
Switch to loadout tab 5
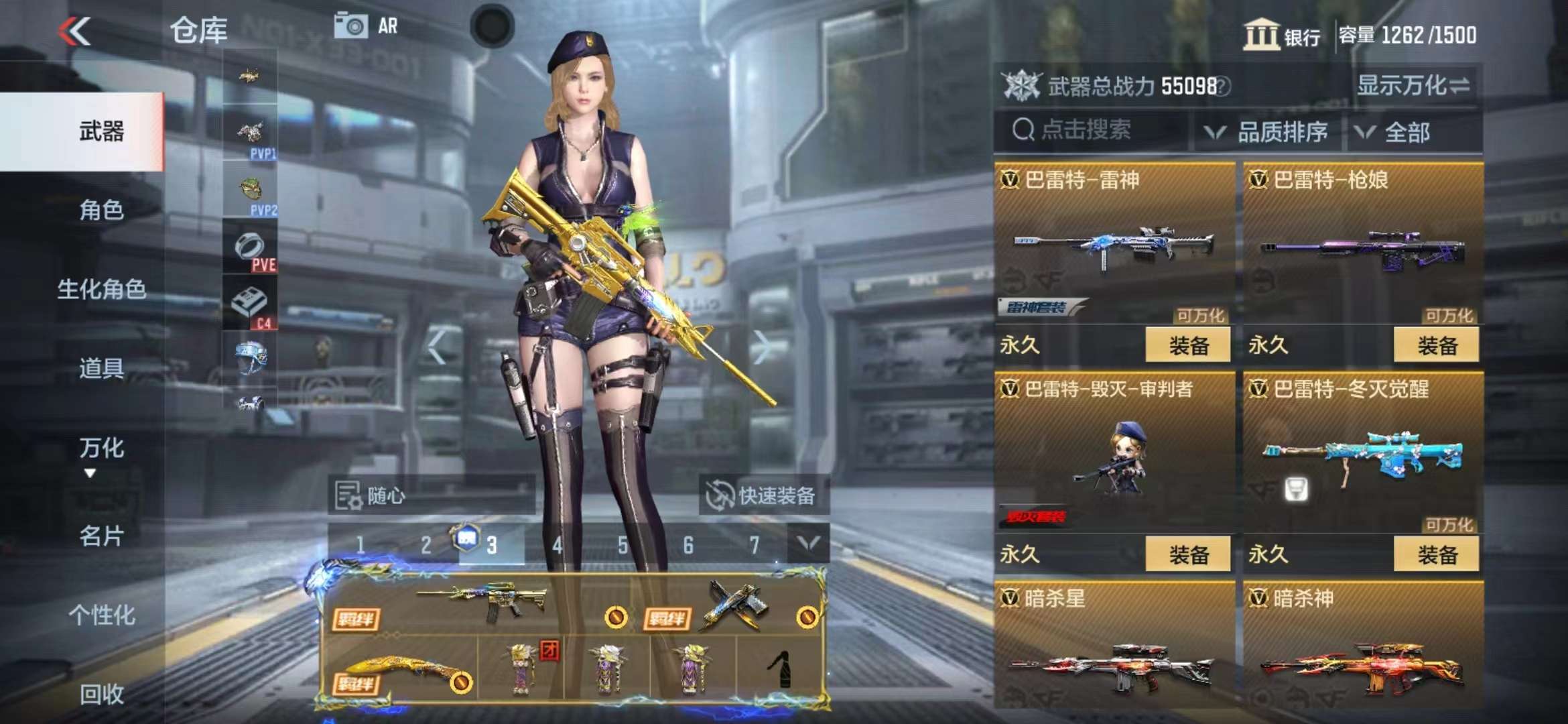(623, 545)
